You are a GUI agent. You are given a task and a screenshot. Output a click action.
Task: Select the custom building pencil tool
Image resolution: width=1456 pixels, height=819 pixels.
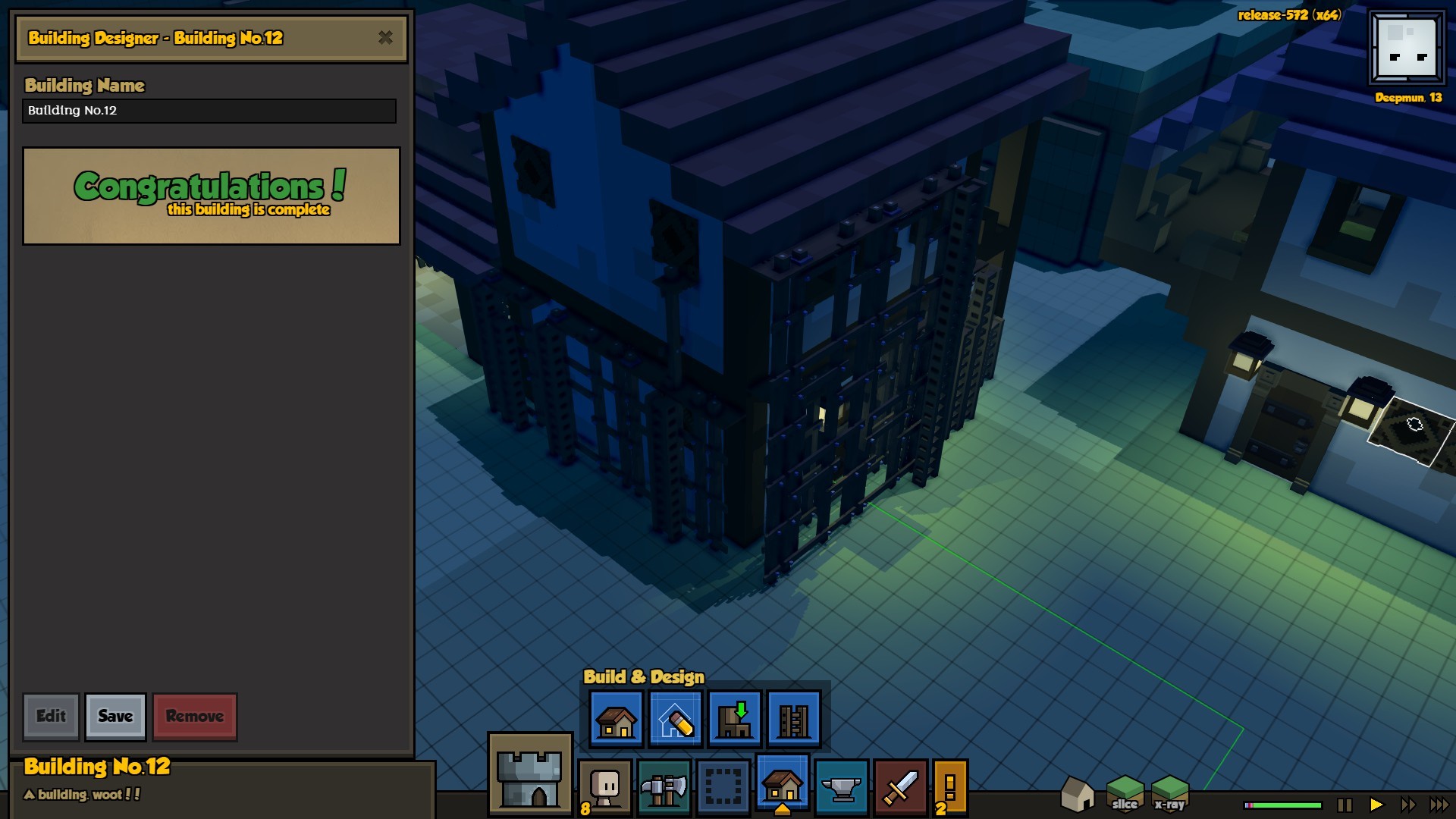tap(675, 719)
